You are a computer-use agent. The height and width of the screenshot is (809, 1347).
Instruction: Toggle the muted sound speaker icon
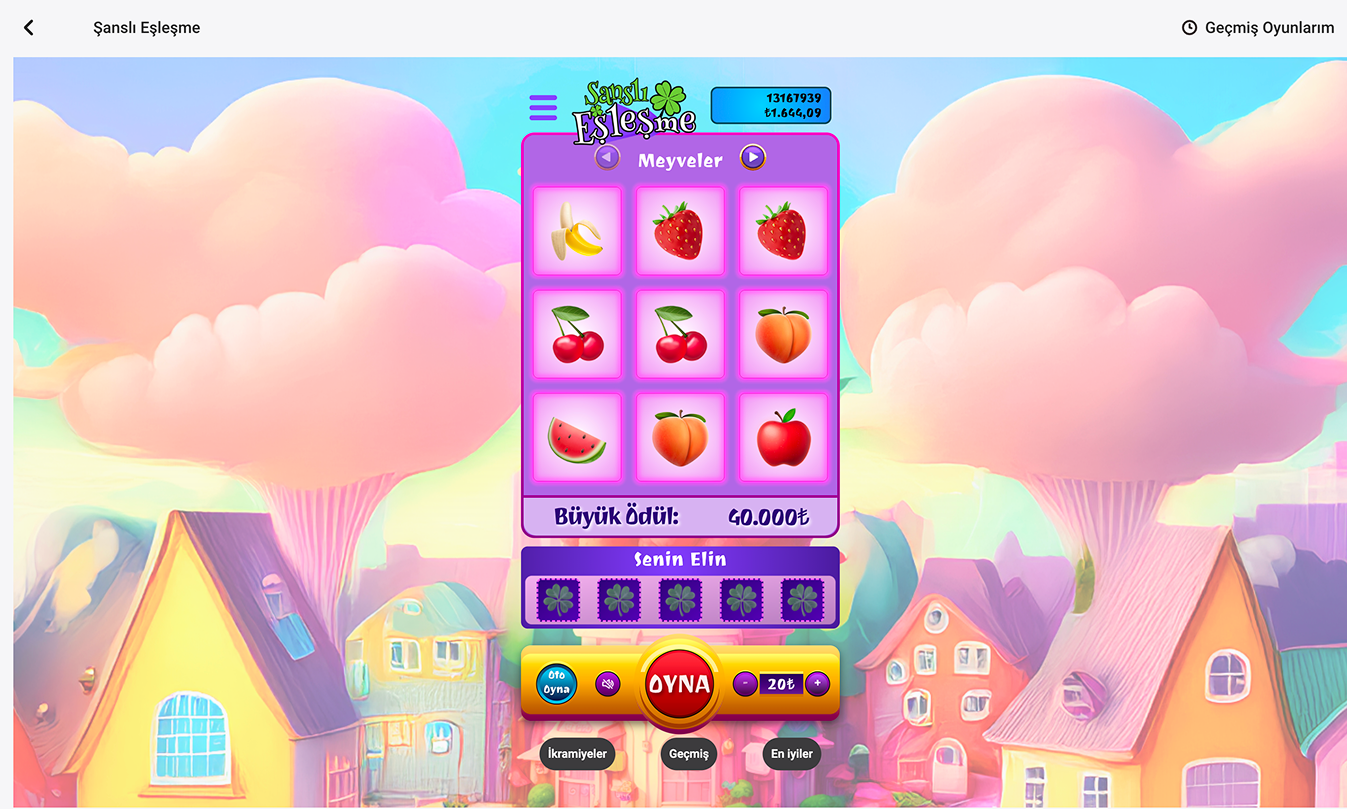pos(608,684)
